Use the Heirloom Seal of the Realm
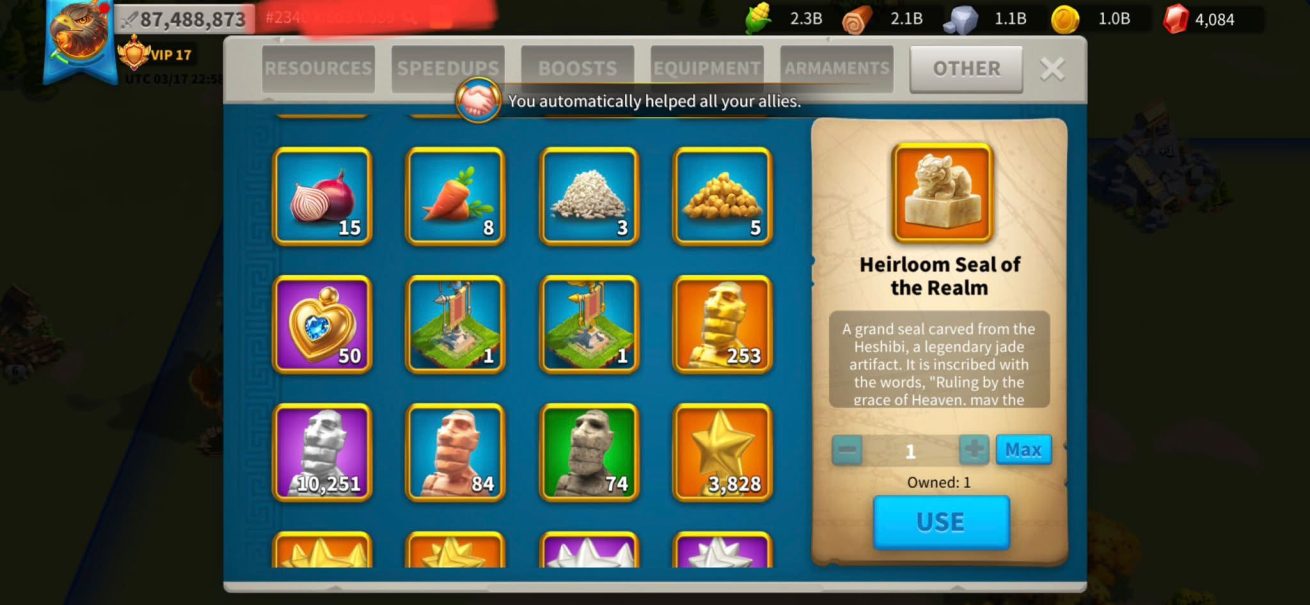This screenshot has width=1310, height=605. point(941,522)
